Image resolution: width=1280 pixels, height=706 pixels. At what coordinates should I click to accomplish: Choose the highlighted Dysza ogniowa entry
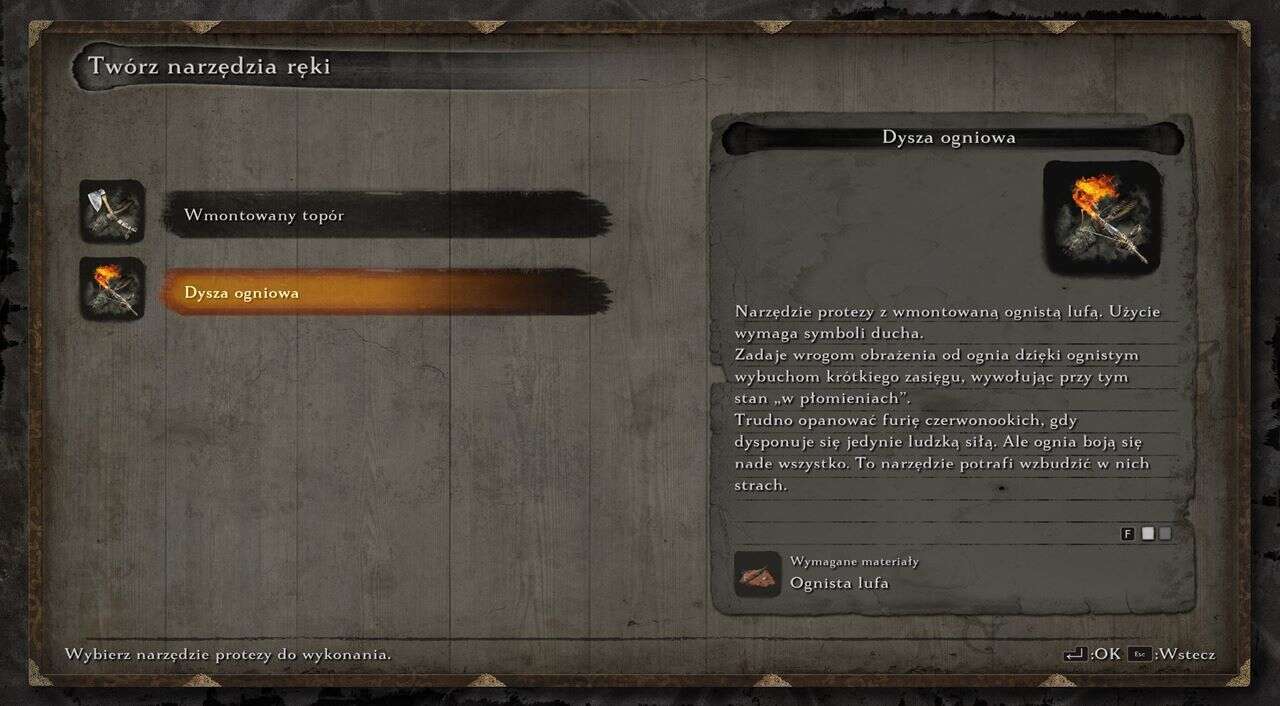tap(386, 293)
